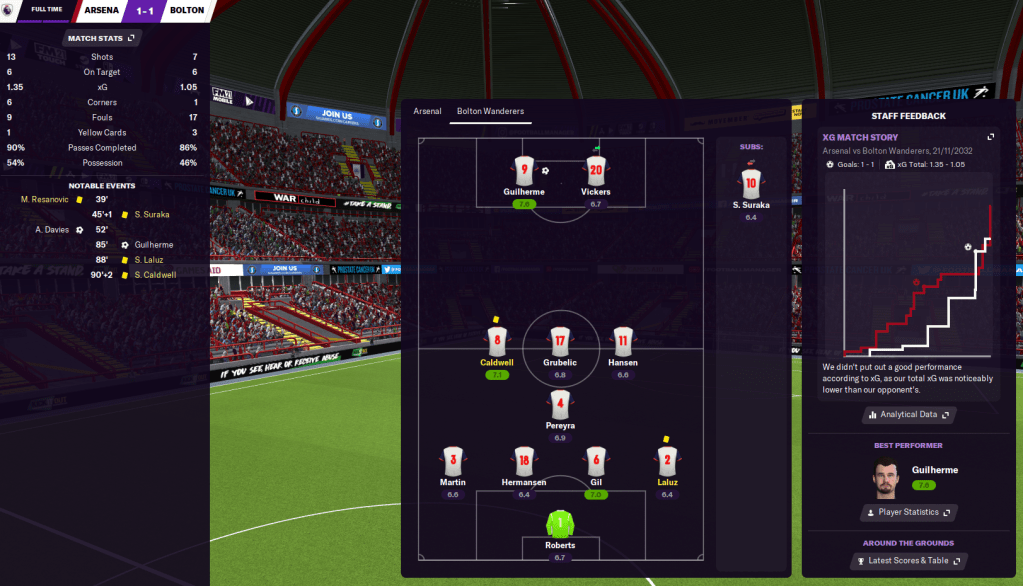The height and width of the screenshot is (586, 1023).
Task: Select substitute S. Suraka
Action: pos(750,182)
